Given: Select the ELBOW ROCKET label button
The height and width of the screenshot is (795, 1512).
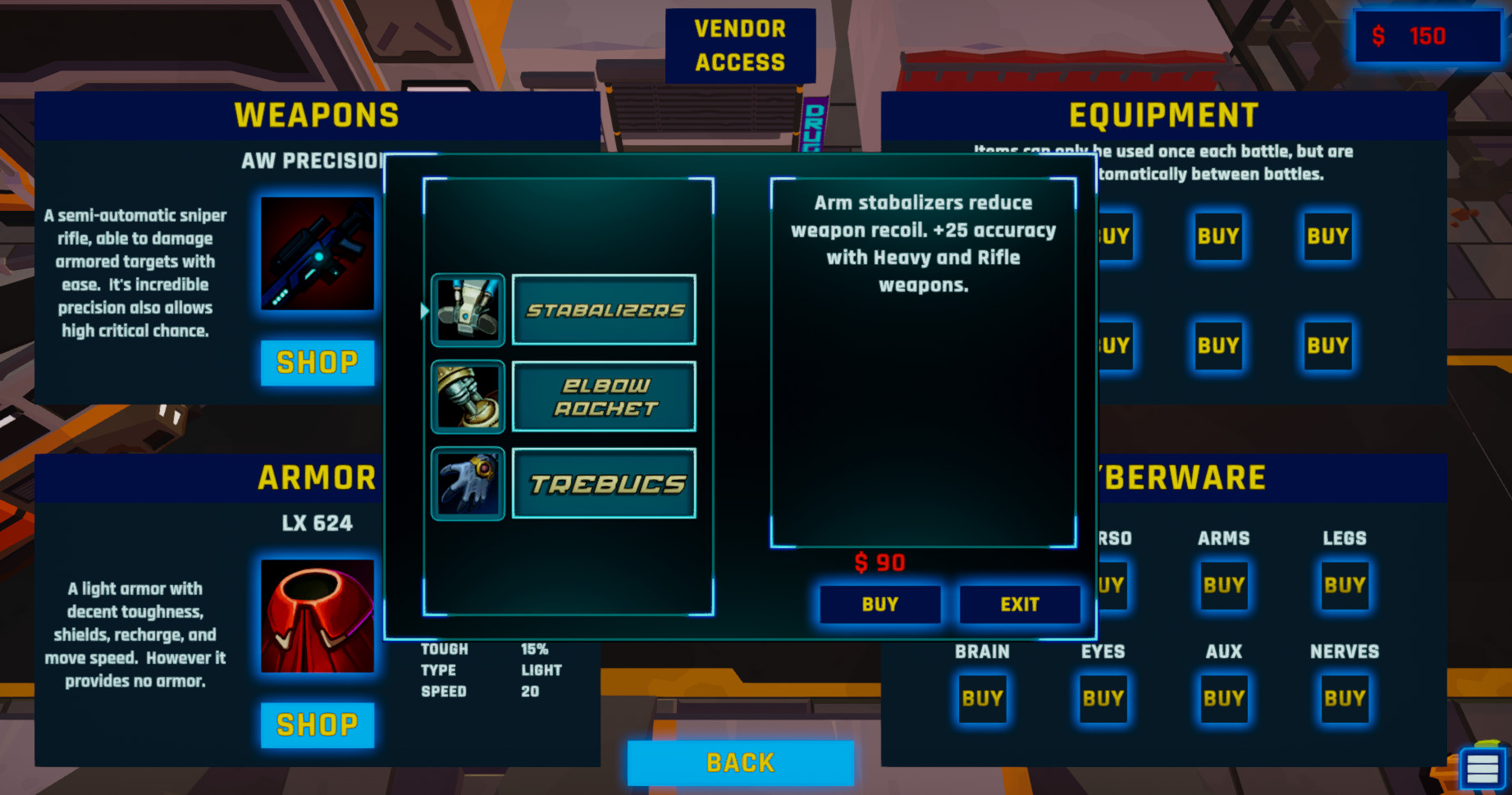Looking at the screenshot, I should tap(603, 396).
